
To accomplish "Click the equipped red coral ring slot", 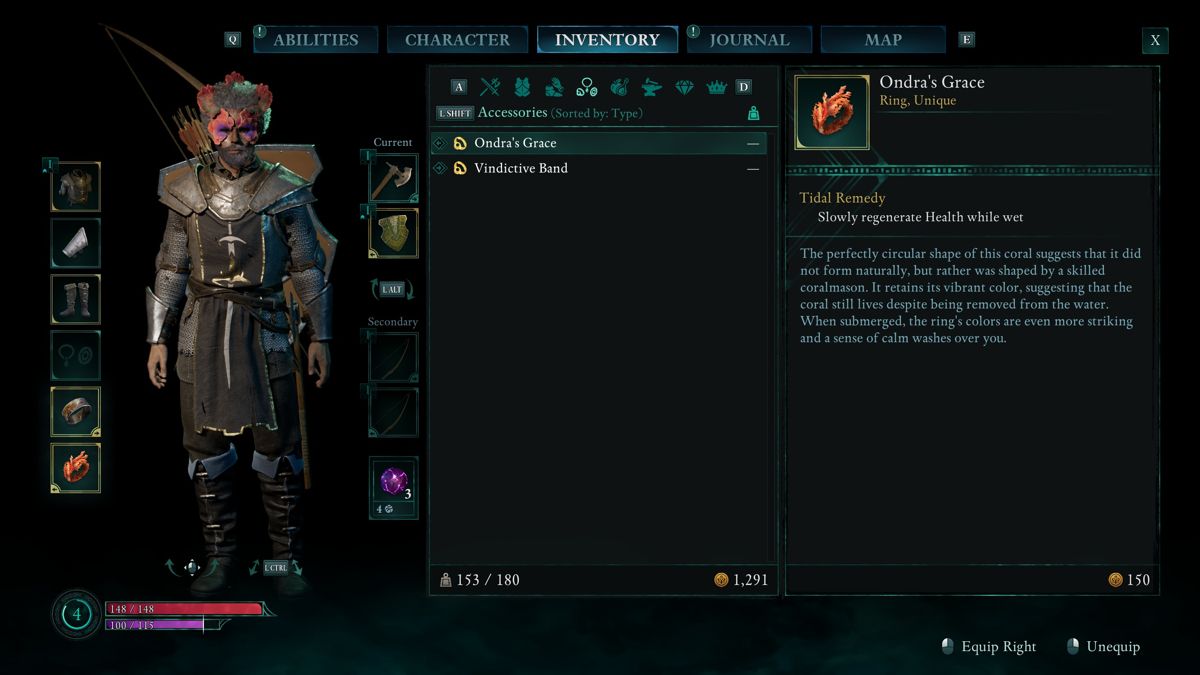I will [76, 468].
